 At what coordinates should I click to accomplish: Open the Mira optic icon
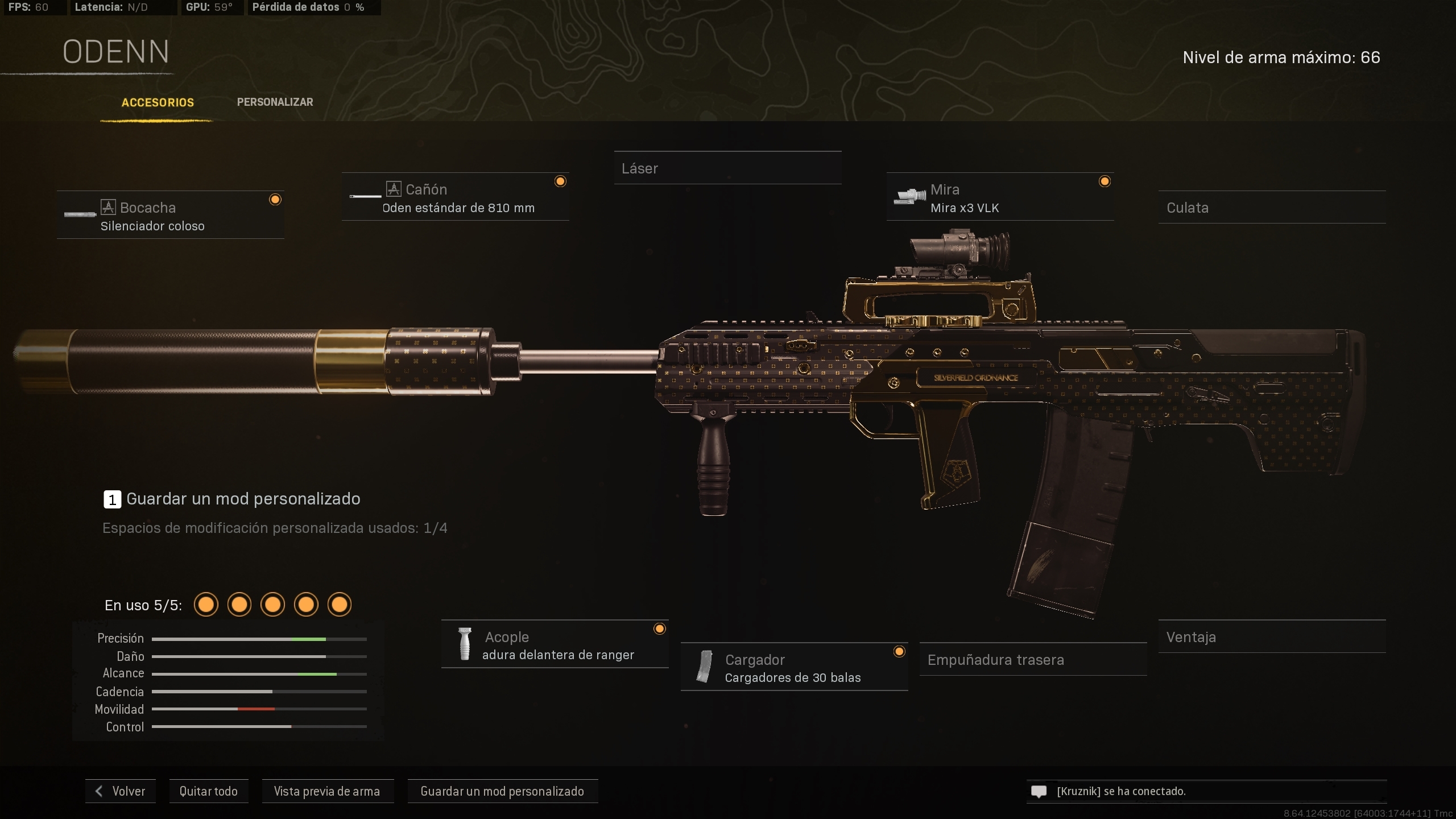(909, 196)
